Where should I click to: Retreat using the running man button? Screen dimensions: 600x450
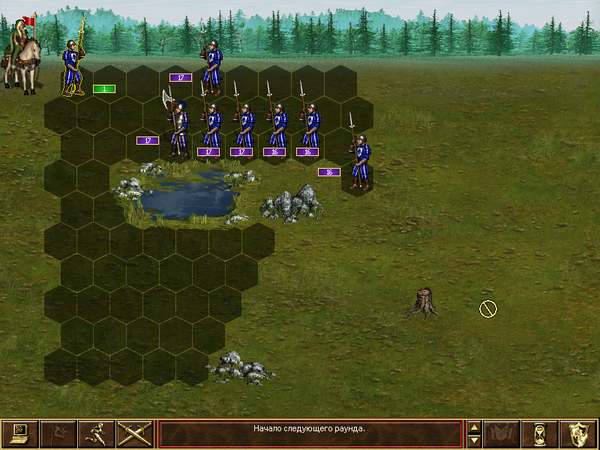[95, 434]
